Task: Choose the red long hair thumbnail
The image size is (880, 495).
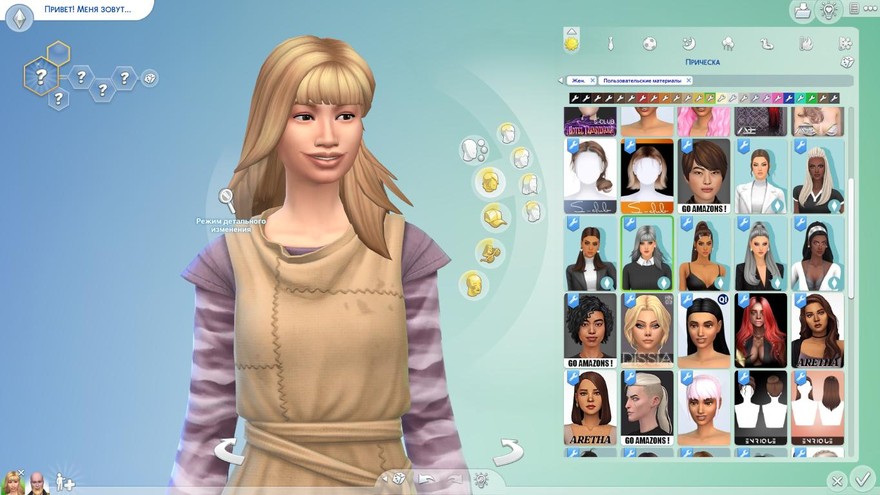Action: tap(761, 330)
